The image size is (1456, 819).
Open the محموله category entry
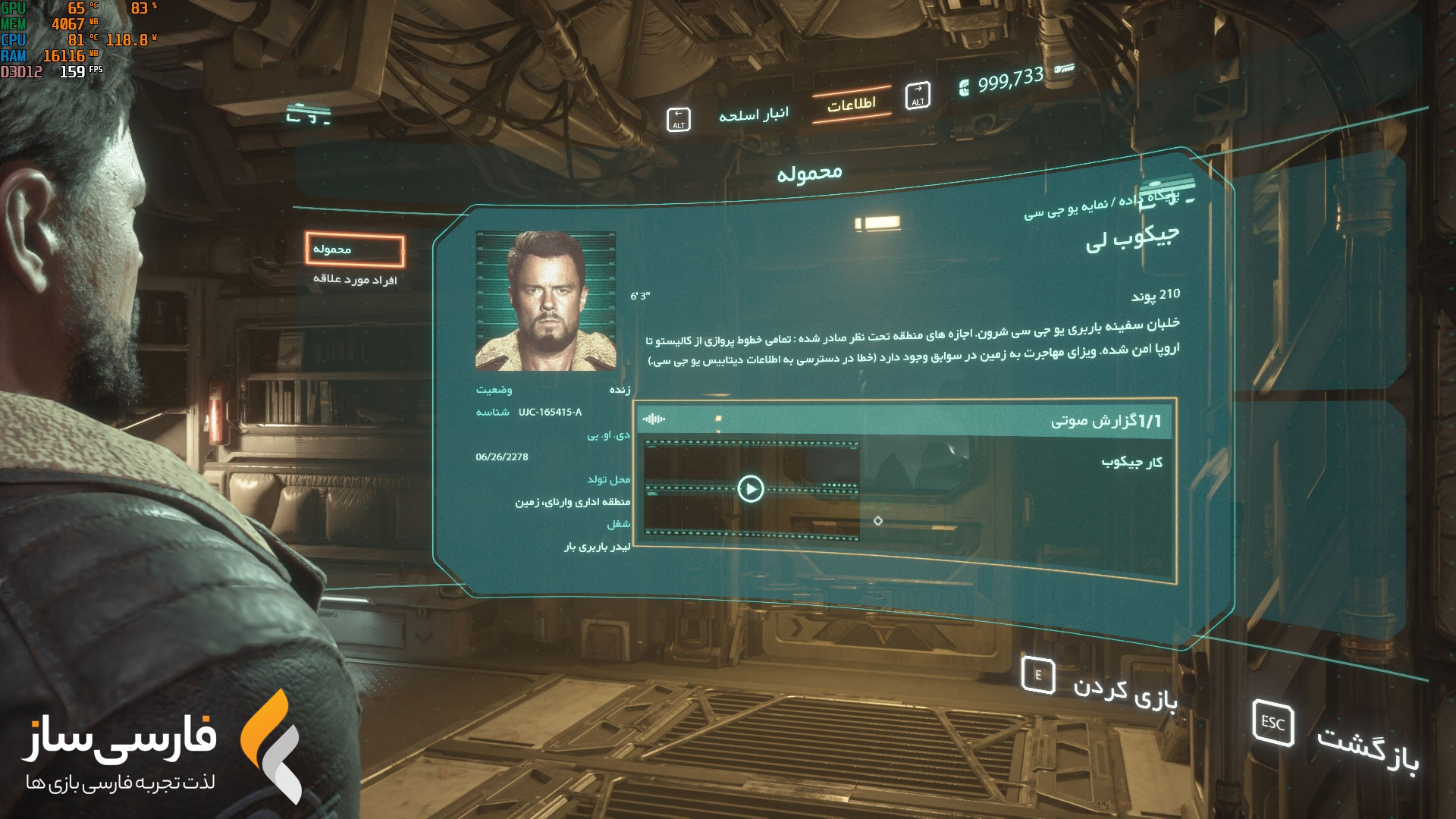tap(355, 249)
